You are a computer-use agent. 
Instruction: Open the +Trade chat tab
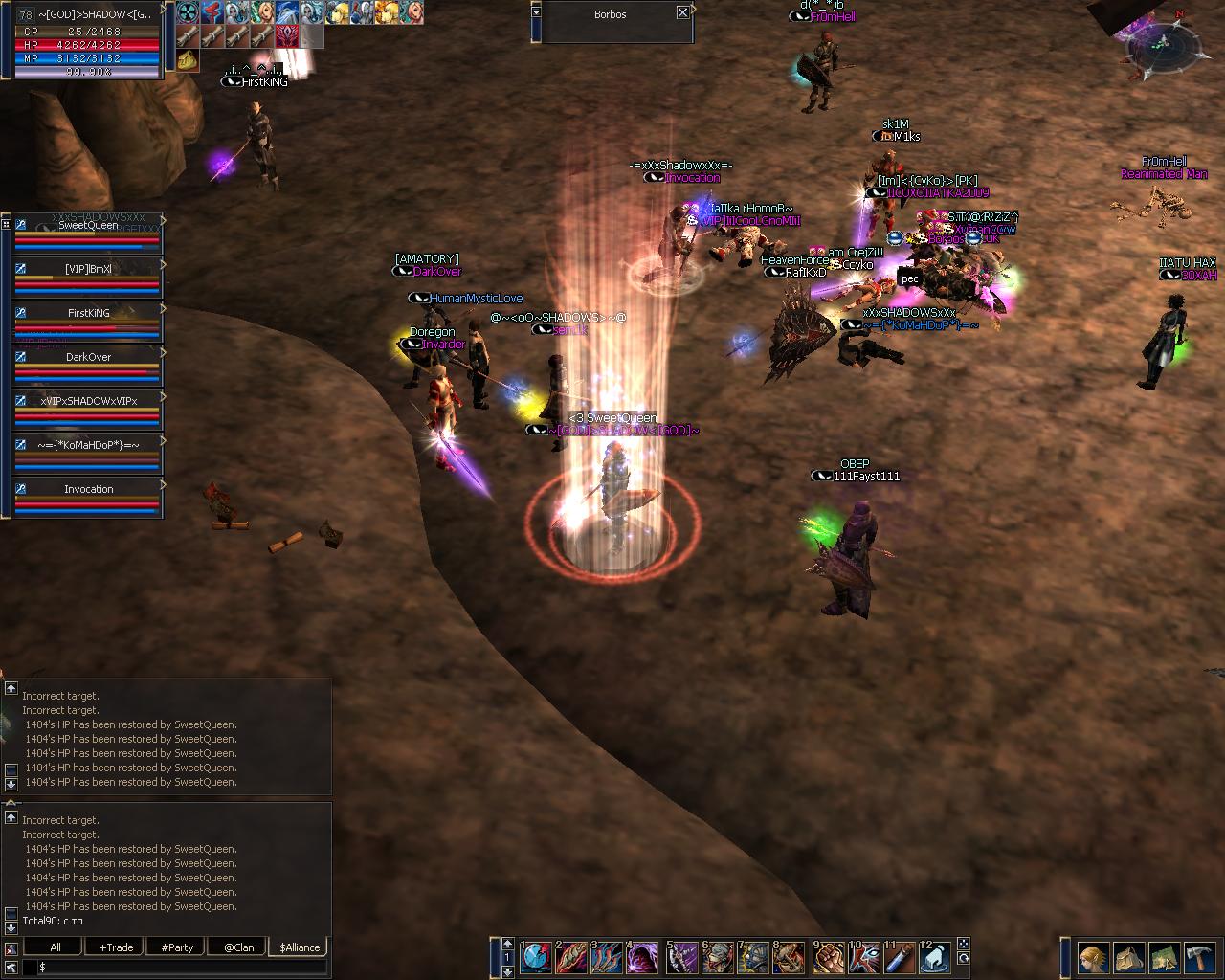(116, 947)
